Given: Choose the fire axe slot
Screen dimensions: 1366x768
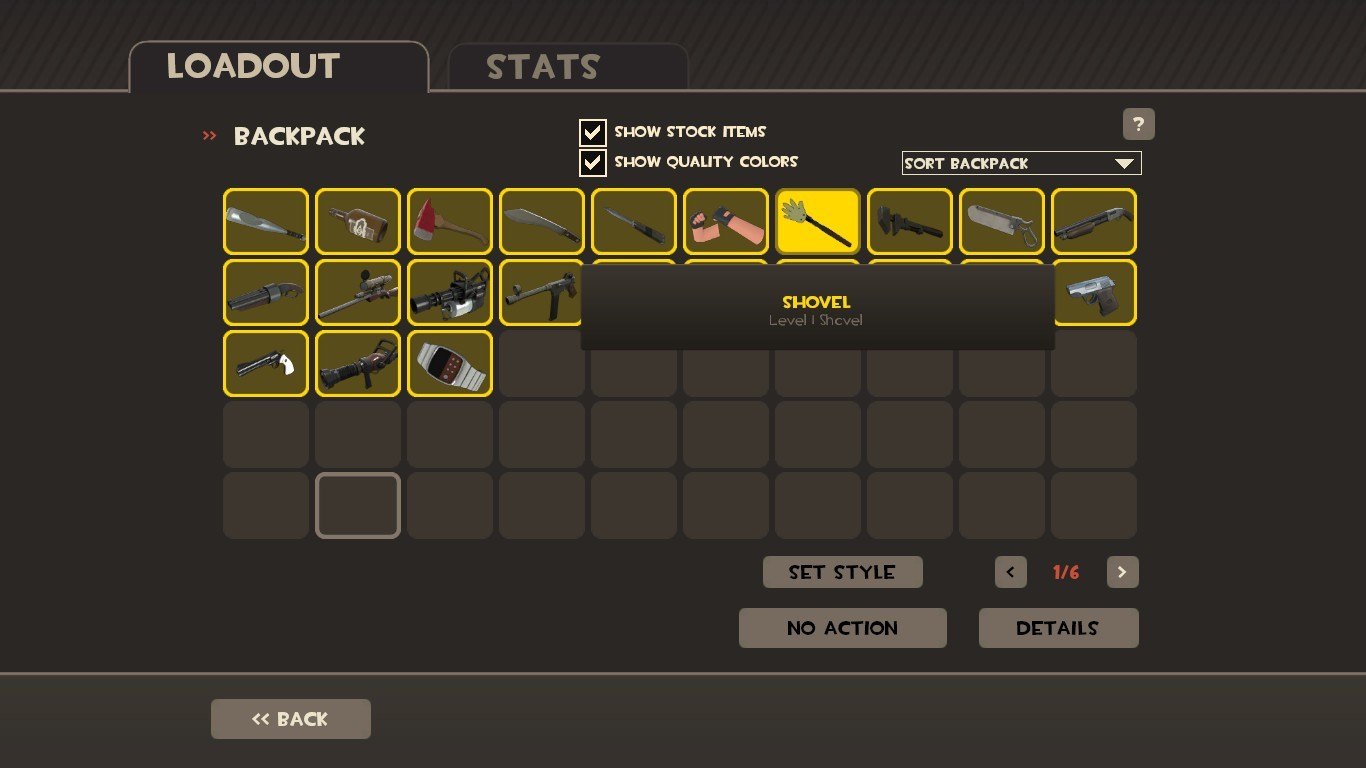Looking at the screenshot, I should (x=450, y=222).
